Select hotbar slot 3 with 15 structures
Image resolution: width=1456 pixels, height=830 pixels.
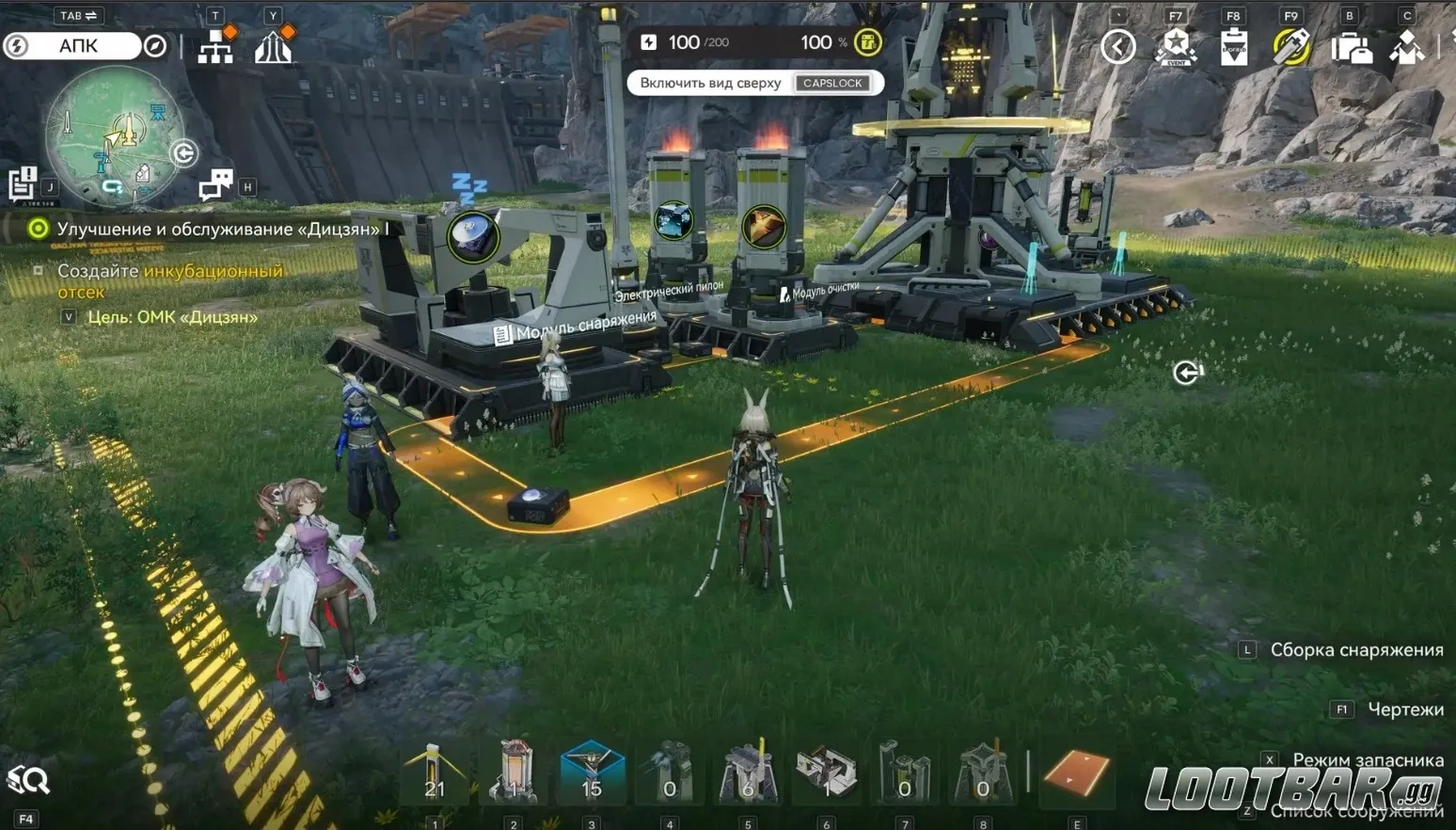pos(591,772)
